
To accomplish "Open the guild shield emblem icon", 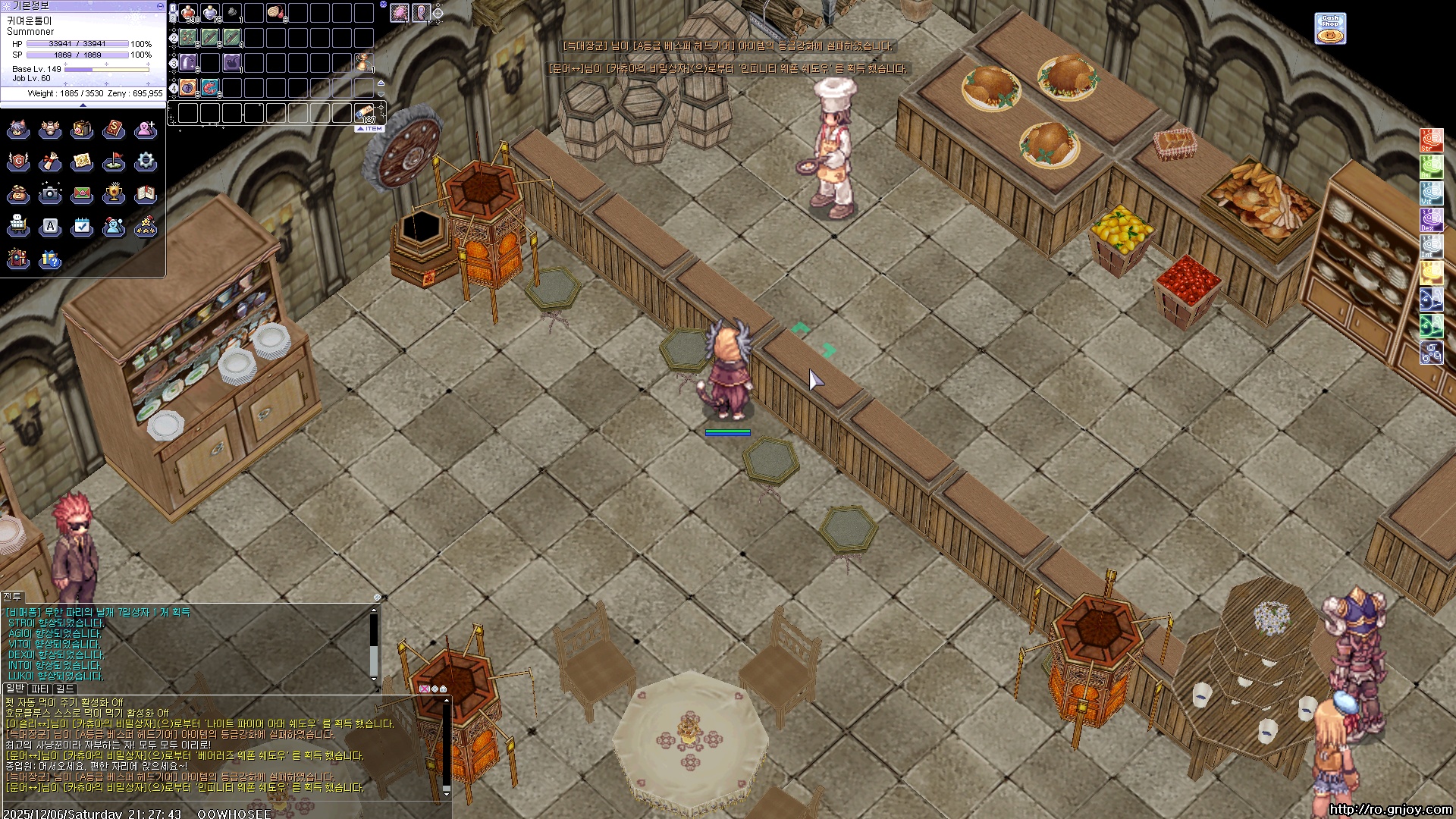I will pos(18,162).
